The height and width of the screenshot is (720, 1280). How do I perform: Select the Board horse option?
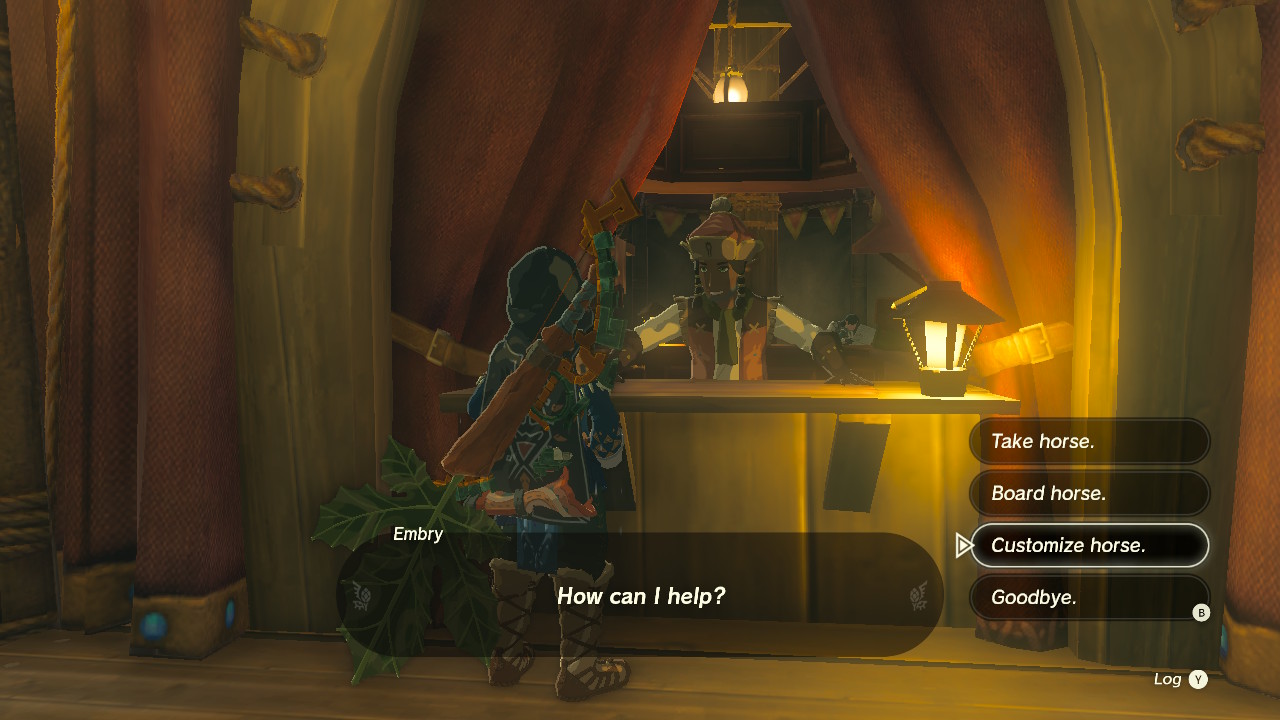[1089, 493]
